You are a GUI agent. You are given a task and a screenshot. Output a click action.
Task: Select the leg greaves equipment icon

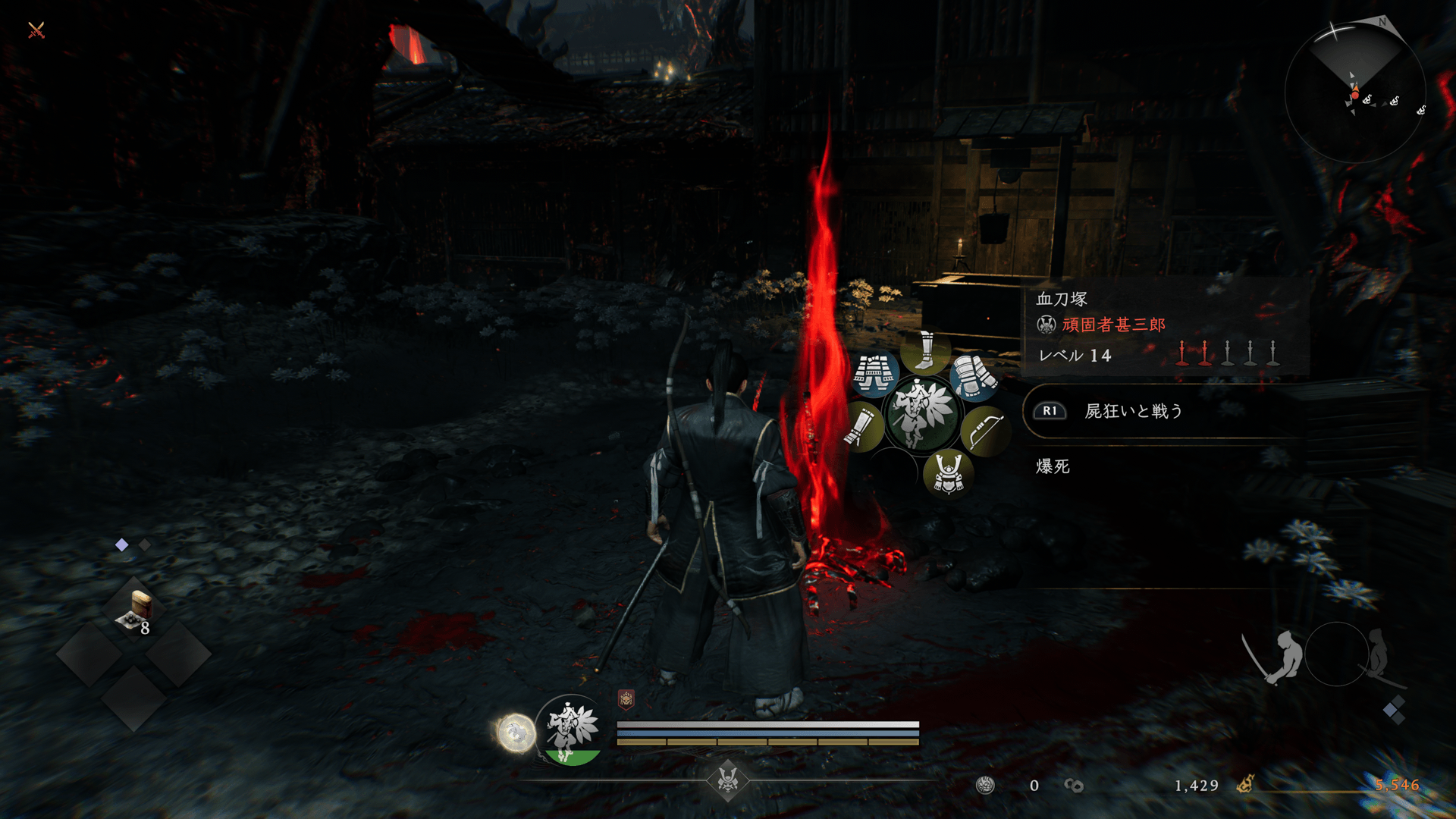(x=925, y=351)
